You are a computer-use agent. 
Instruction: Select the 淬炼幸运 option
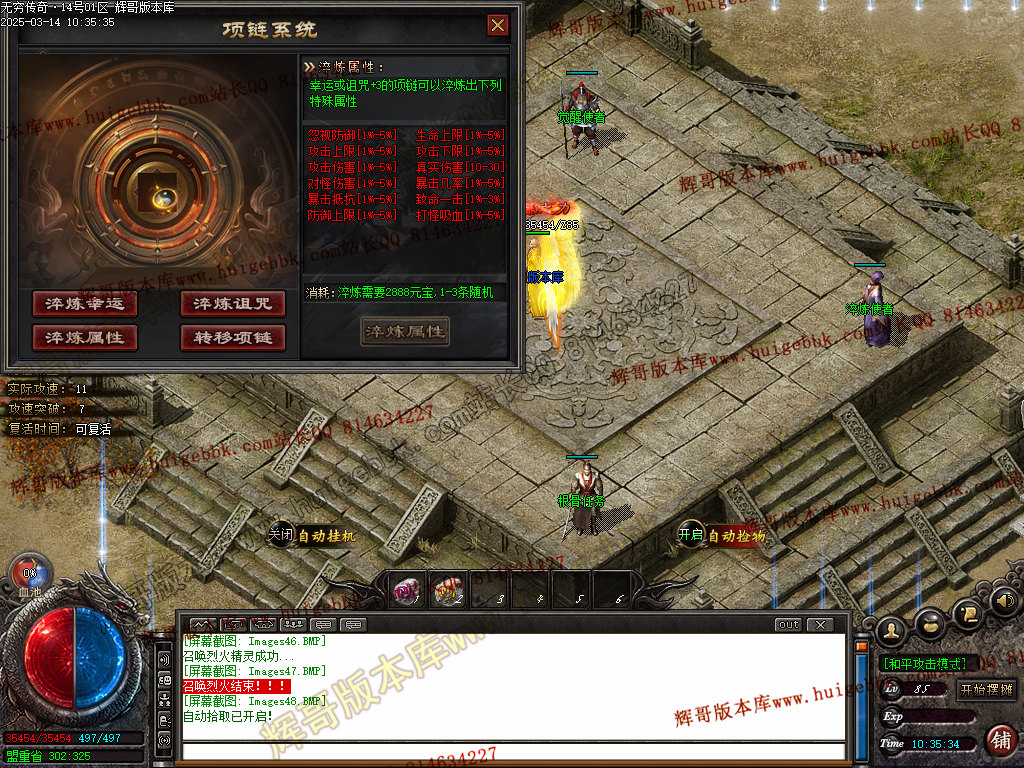pos(85,304)
